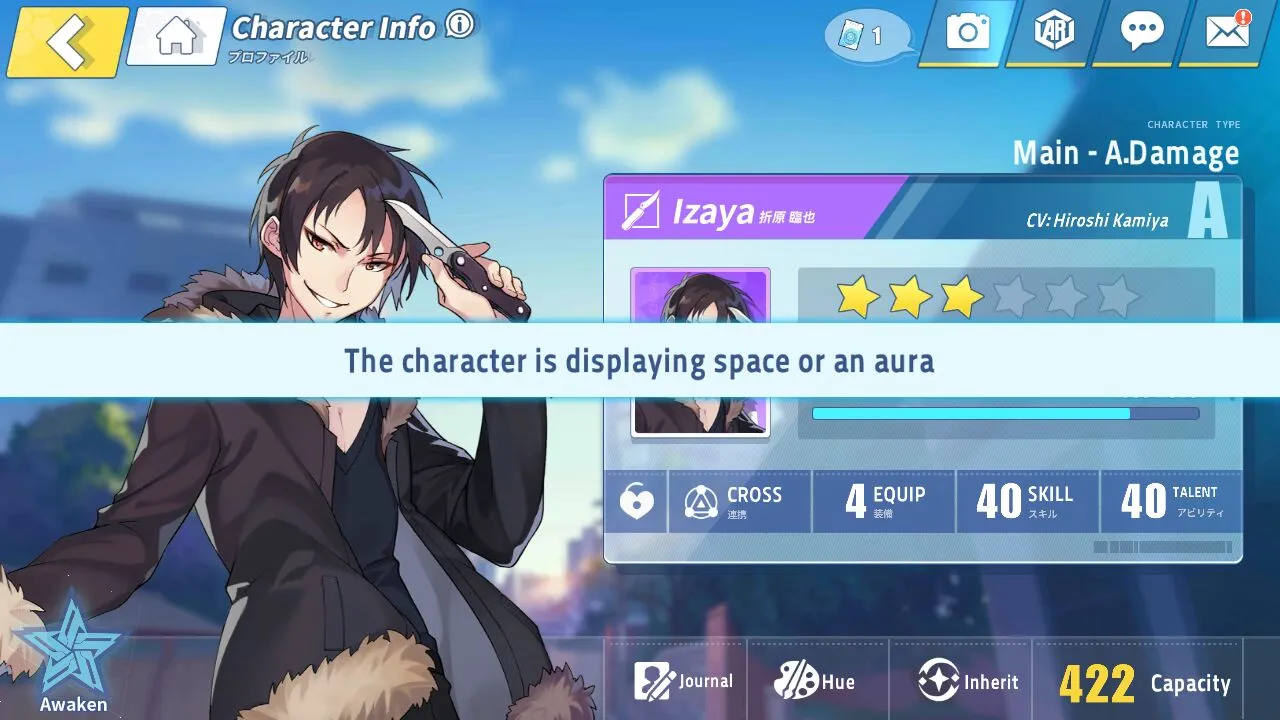Open the Hue customization

point(815,682)
